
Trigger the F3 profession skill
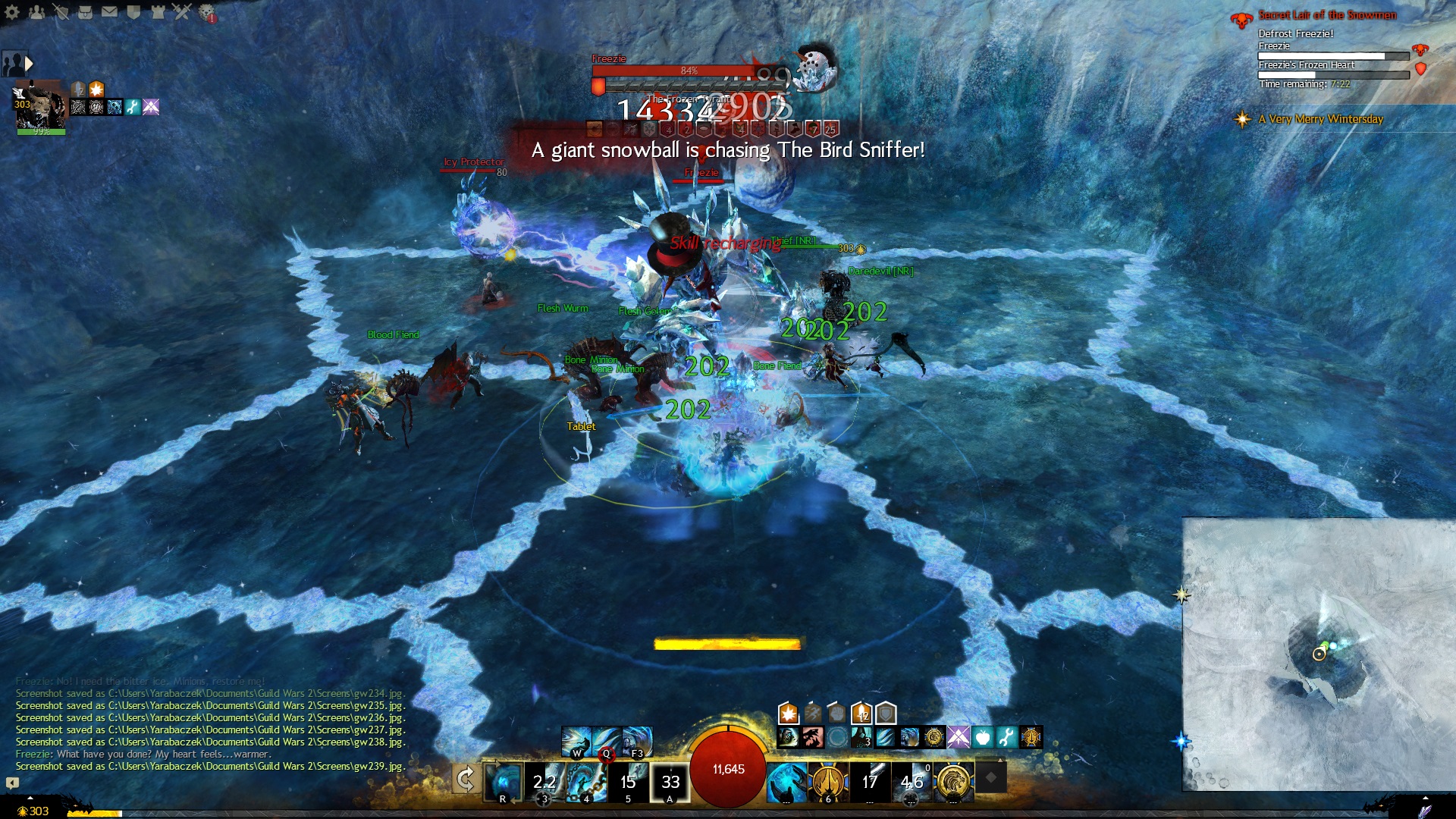[638, 742]
